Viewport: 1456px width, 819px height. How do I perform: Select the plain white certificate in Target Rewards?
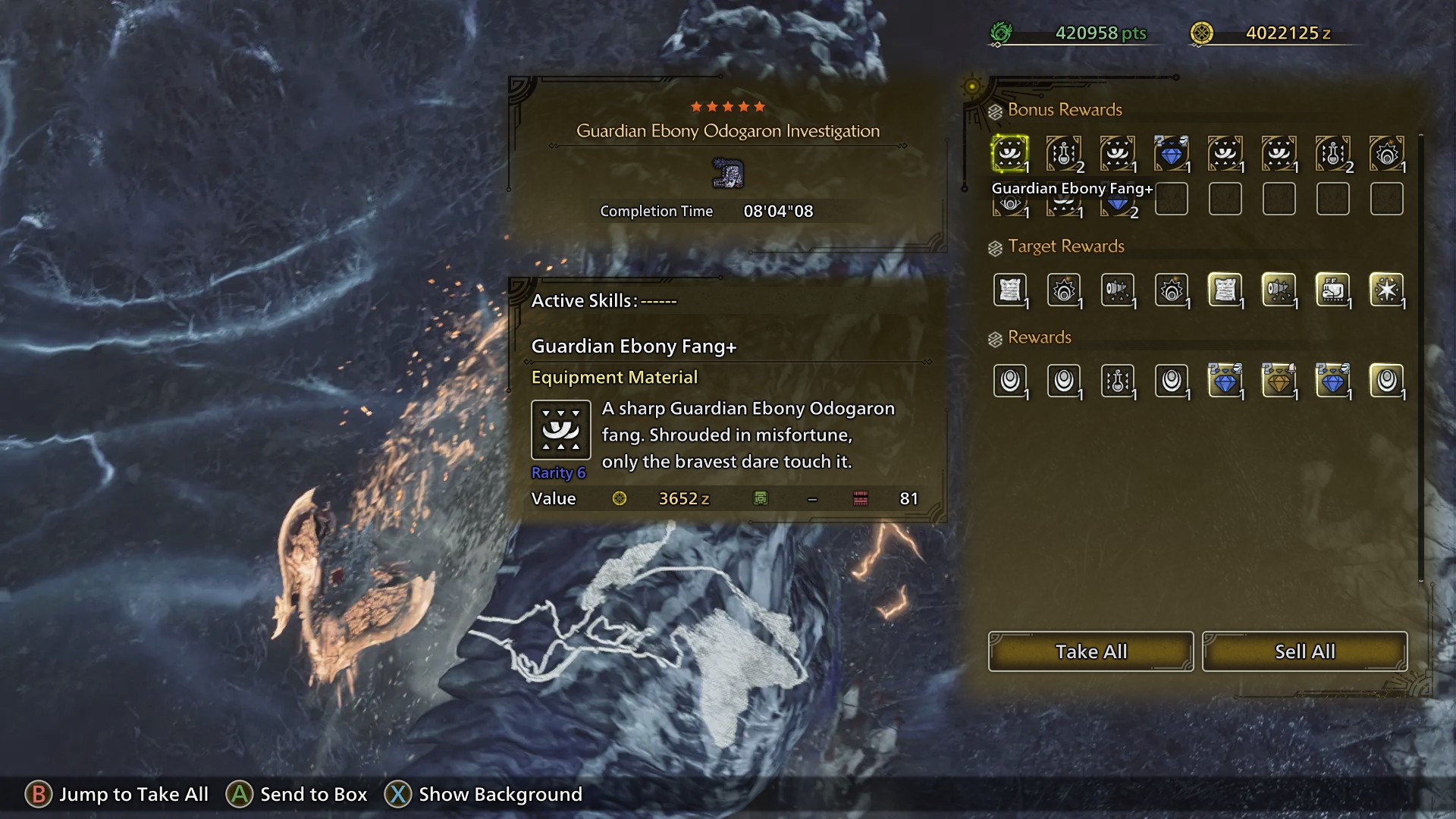1009,290
